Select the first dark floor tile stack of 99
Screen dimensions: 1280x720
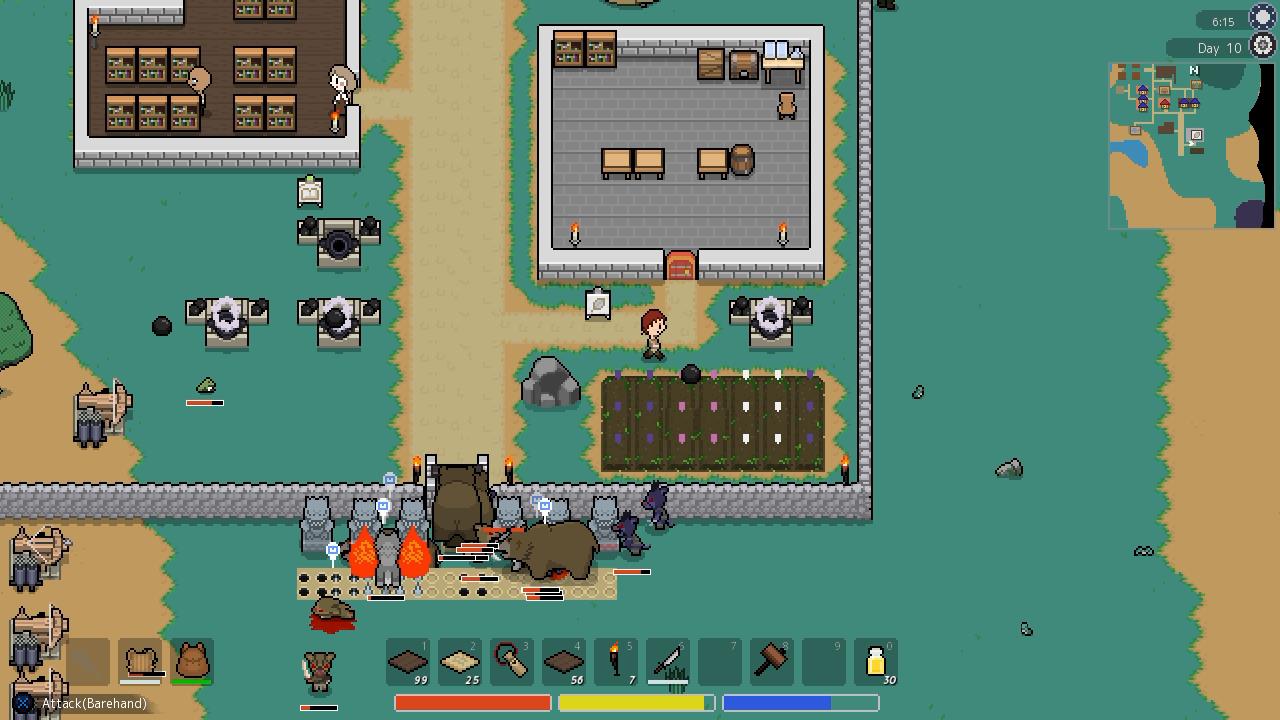[x=408, y=662]
